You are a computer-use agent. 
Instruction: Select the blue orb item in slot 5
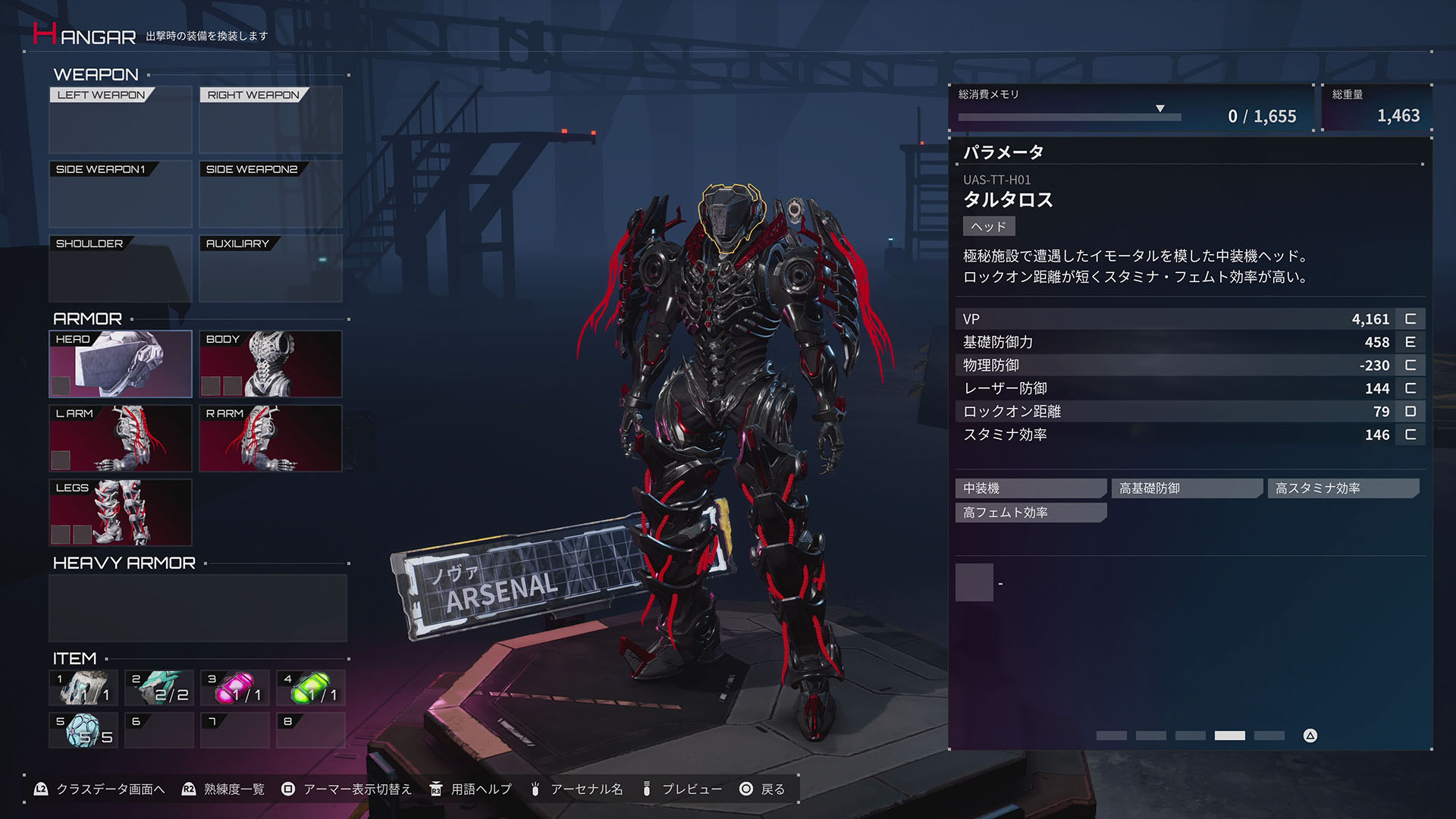pos(83,730)
